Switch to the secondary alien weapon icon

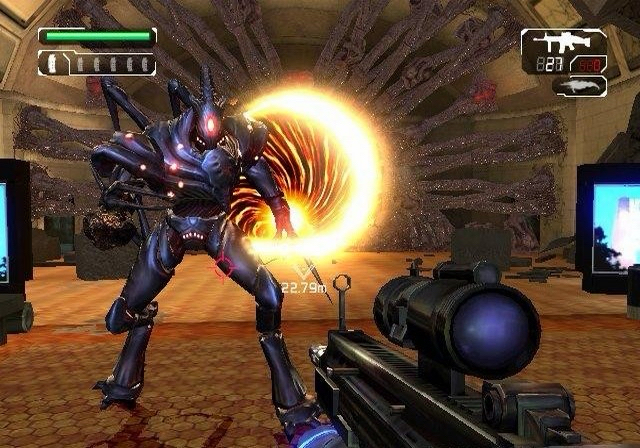click(x=579, y=86)
